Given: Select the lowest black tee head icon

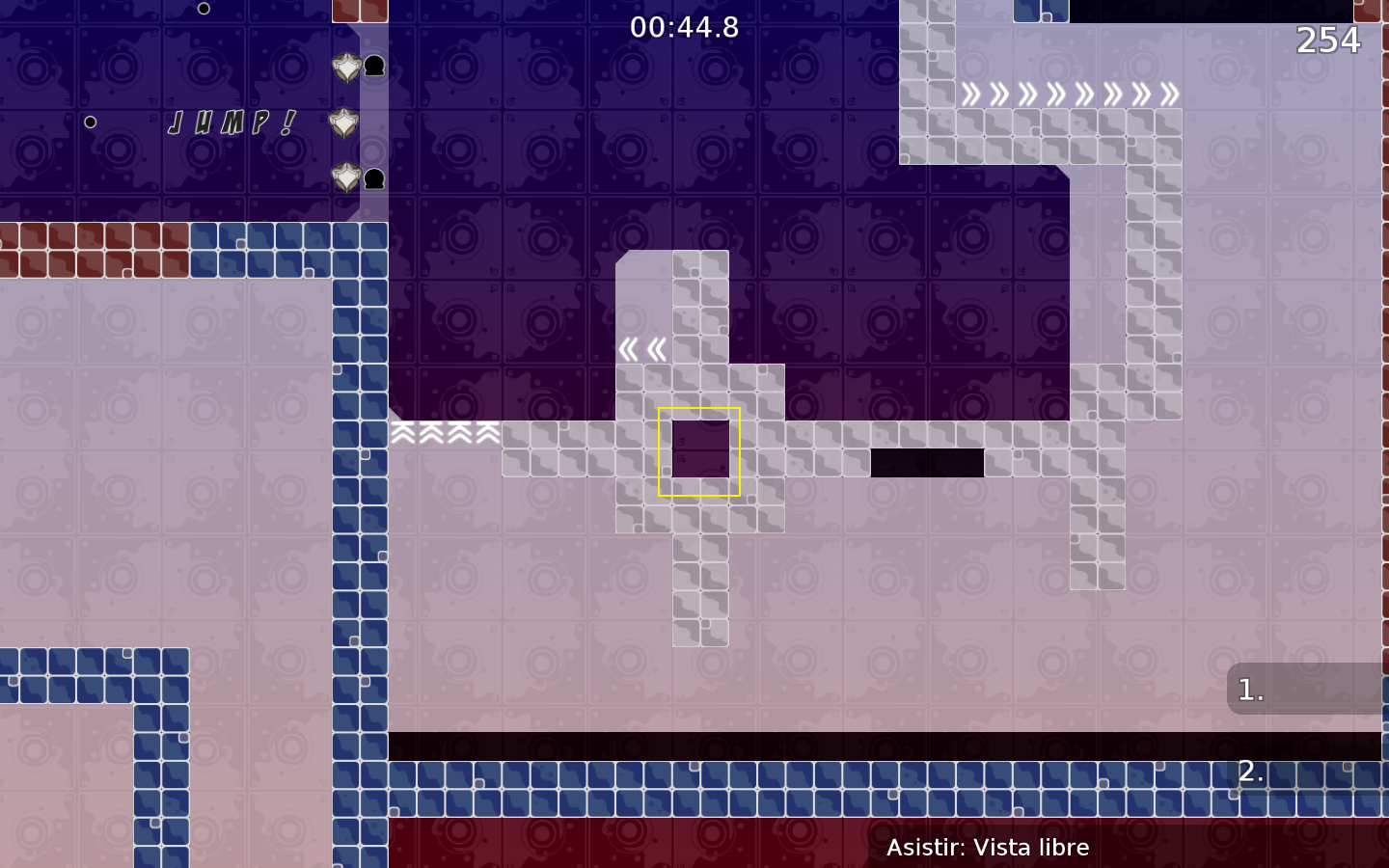Looking at the screenshot, I should 375,178.
